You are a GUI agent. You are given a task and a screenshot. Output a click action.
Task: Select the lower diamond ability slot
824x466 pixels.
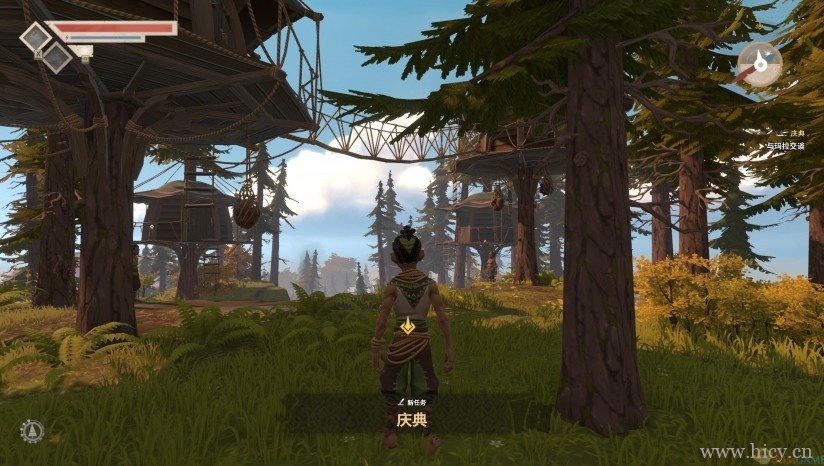[x=57, y=59]
